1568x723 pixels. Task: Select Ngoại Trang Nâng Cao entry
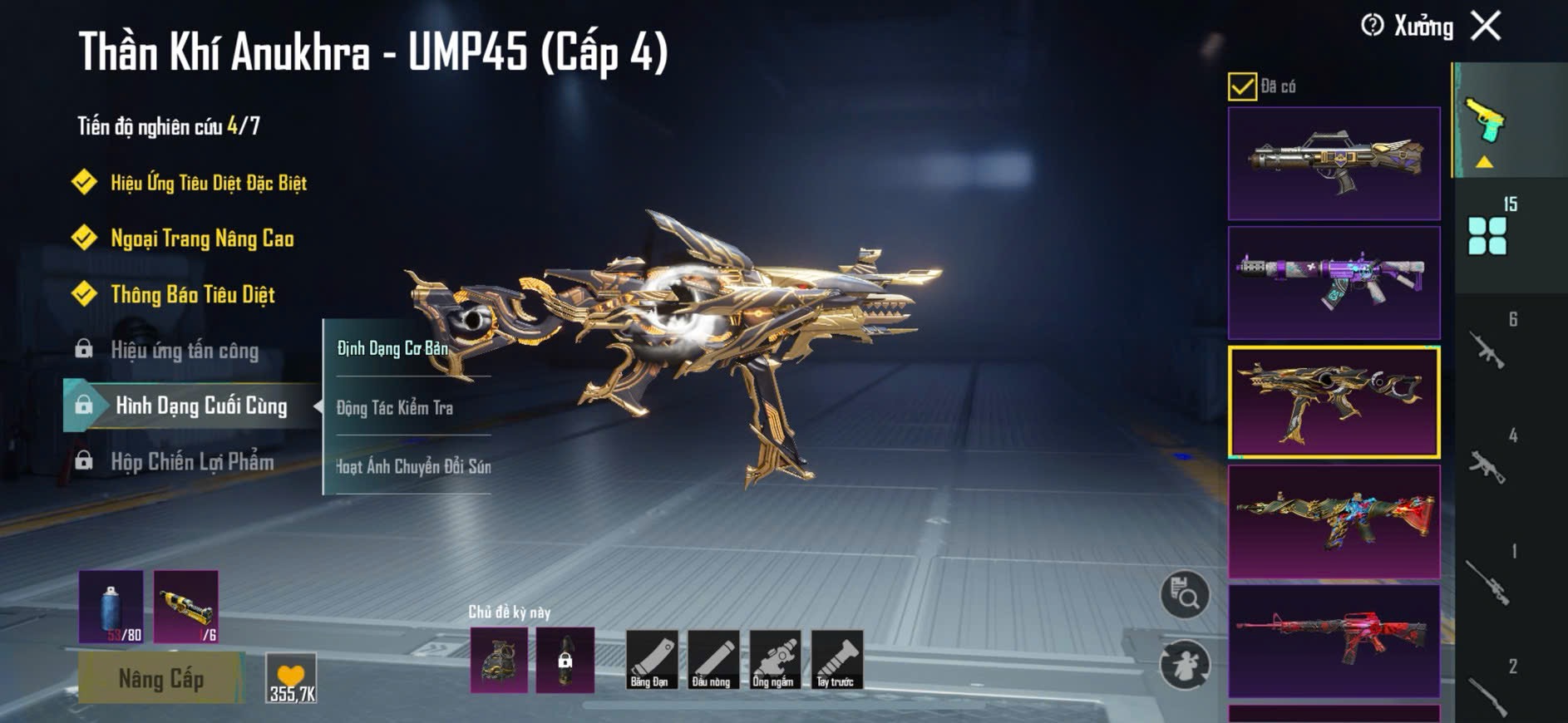point(201,239)
